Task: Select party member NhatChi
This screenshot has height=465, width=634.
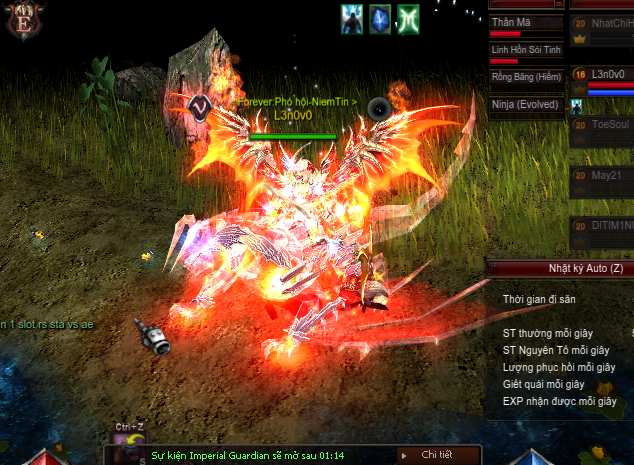Action: pos(612,23)
